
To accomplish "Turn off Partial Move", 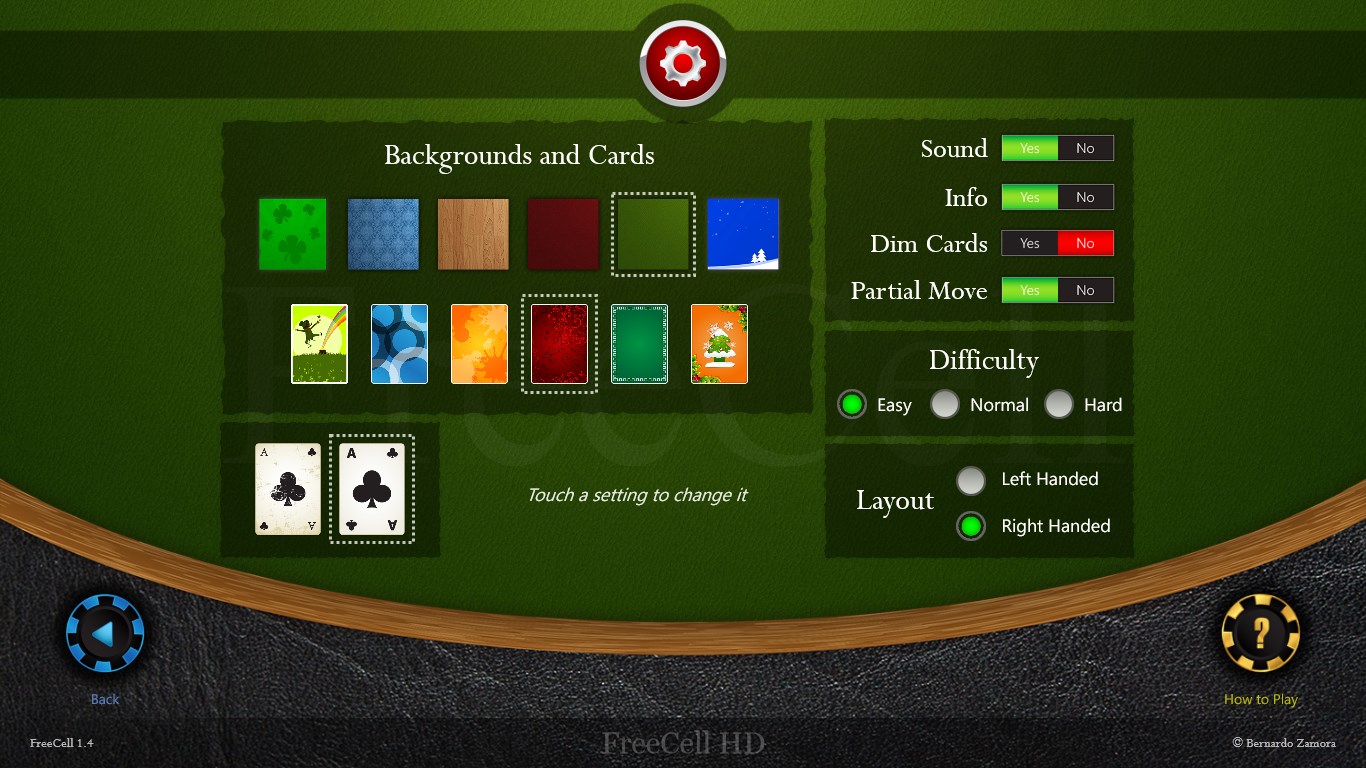I will (1086, 290).
